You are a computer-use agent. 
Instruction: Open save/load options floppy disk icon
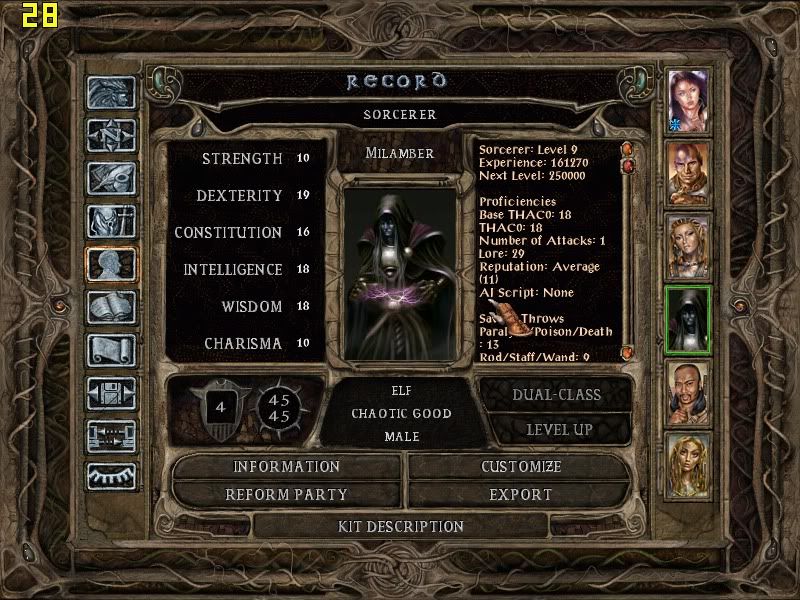point(111,393)
